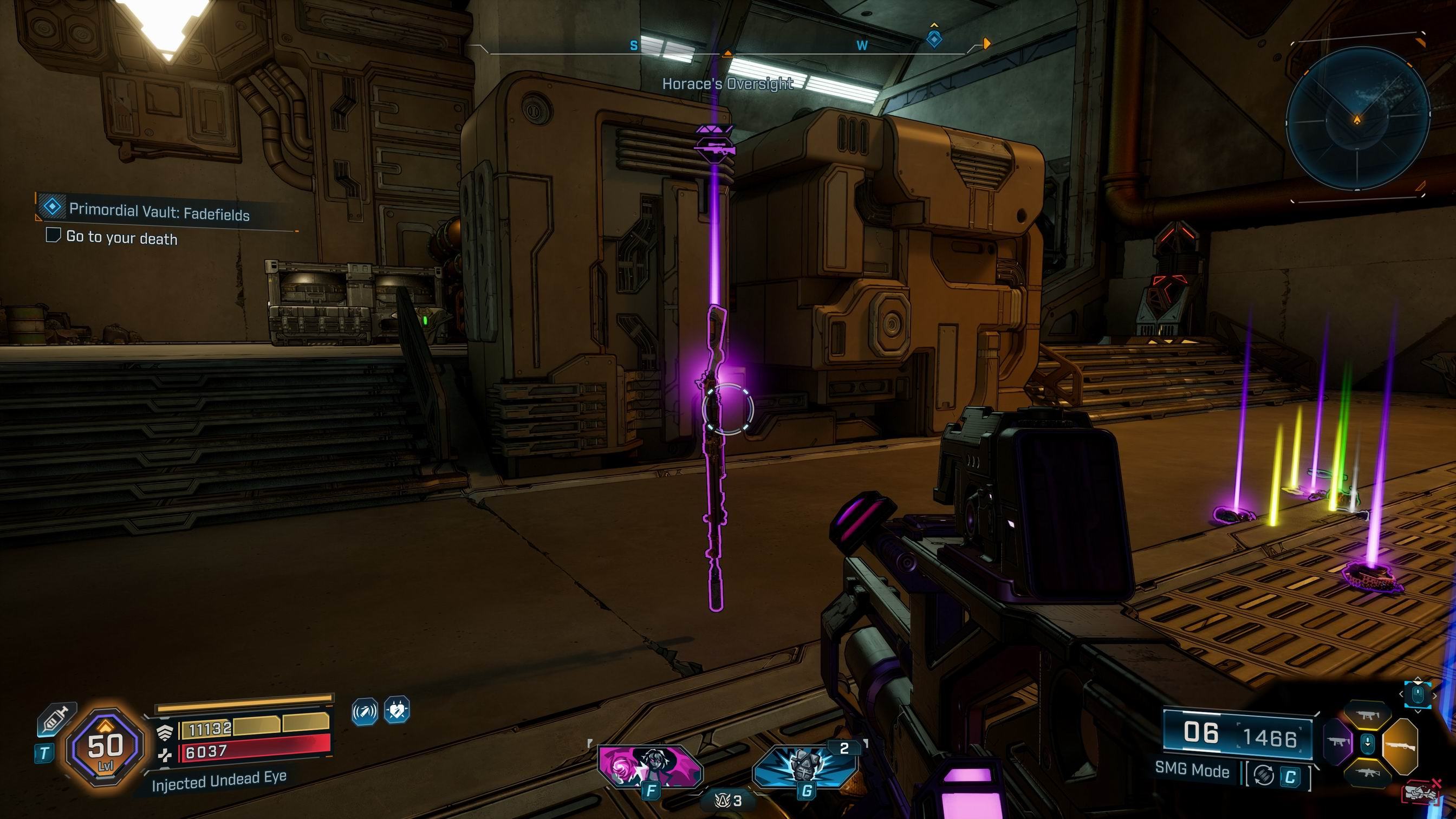This screenshot has width=1456, height=819.
Task: Inspect the pierced heart buff icon
Action: 397,711
